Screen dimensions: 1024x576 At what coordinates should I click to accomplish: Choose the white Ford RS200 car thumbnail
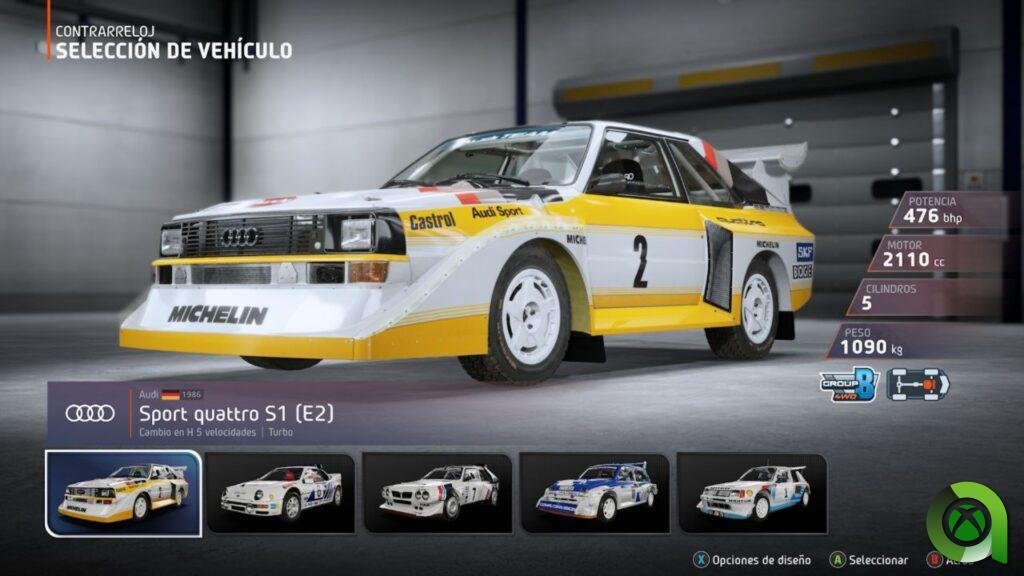(x=280, y=492)
